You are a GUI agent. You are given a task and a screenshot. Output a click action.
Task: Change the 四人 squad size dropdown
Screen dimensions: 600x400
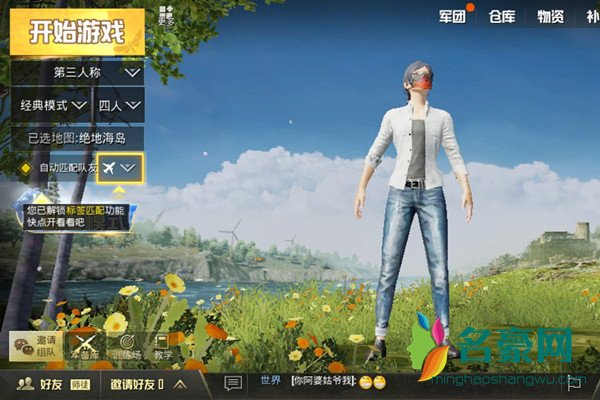(120, 105)
